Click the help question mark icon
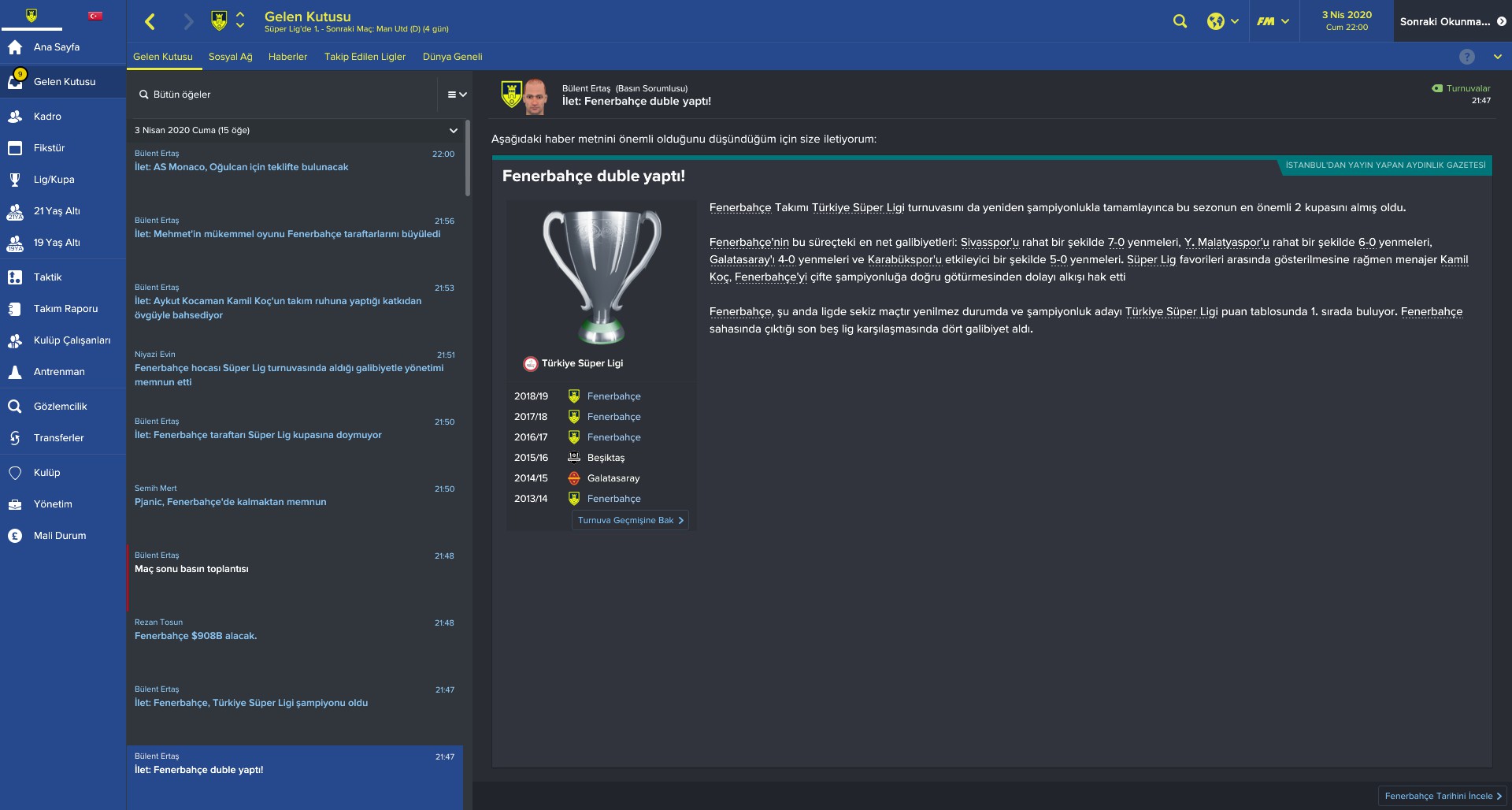The height and width of the screenshot is (810, 1512). pyautogui.click(x=1466, y=56)
